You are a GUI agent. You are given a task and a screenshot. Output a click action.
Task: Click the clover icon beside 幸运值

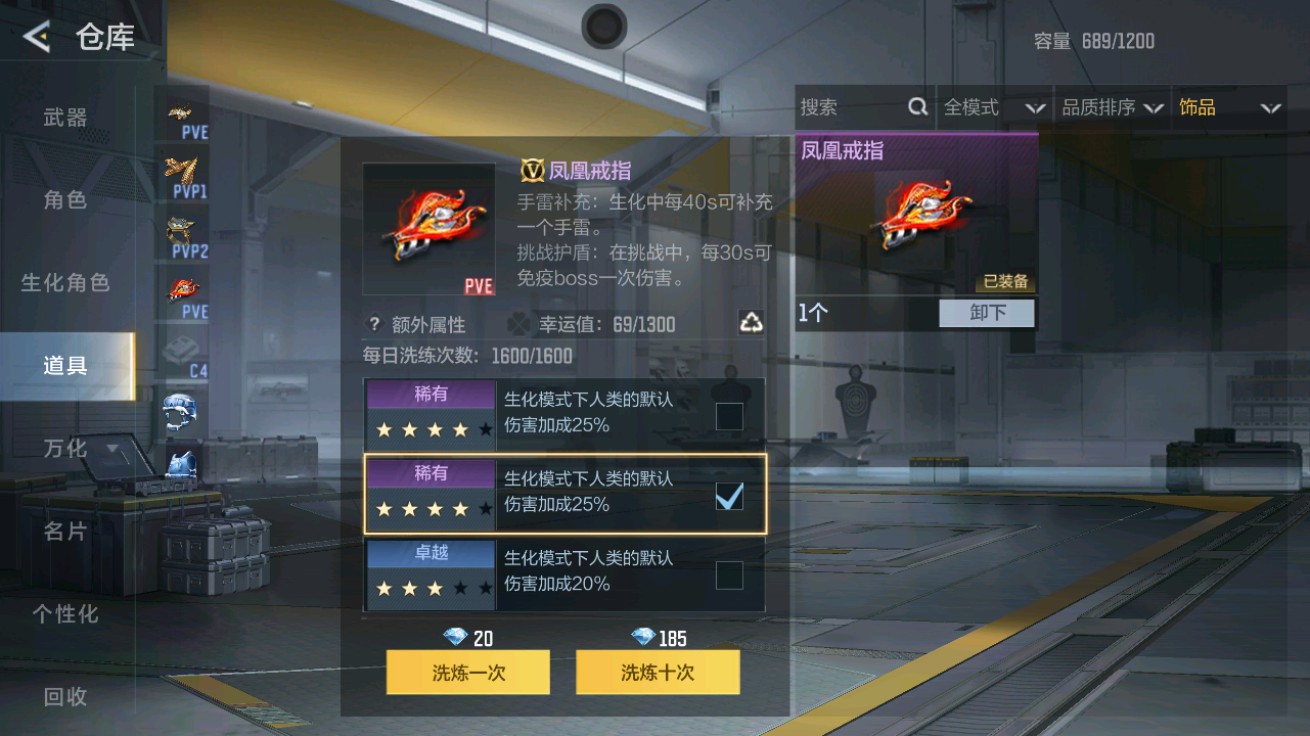tap(517, 322)
